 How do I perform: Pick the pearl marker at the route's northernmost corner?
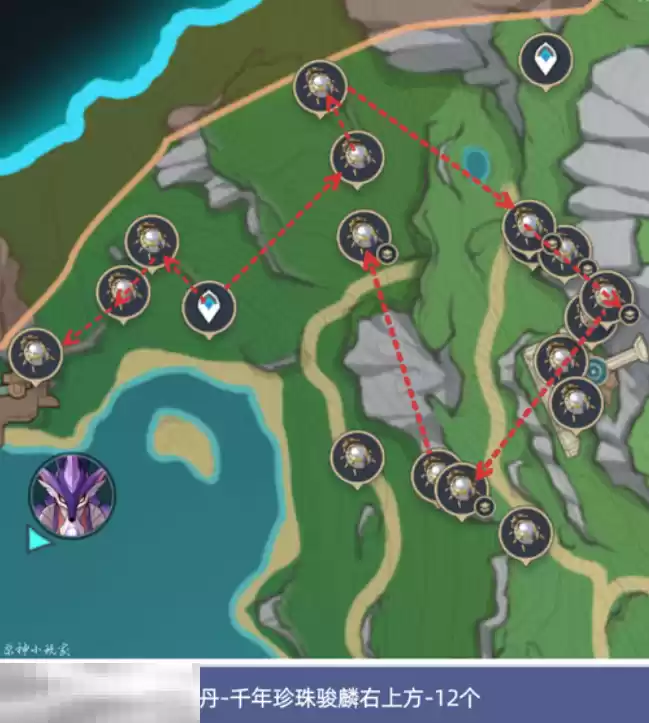point(320,86)
